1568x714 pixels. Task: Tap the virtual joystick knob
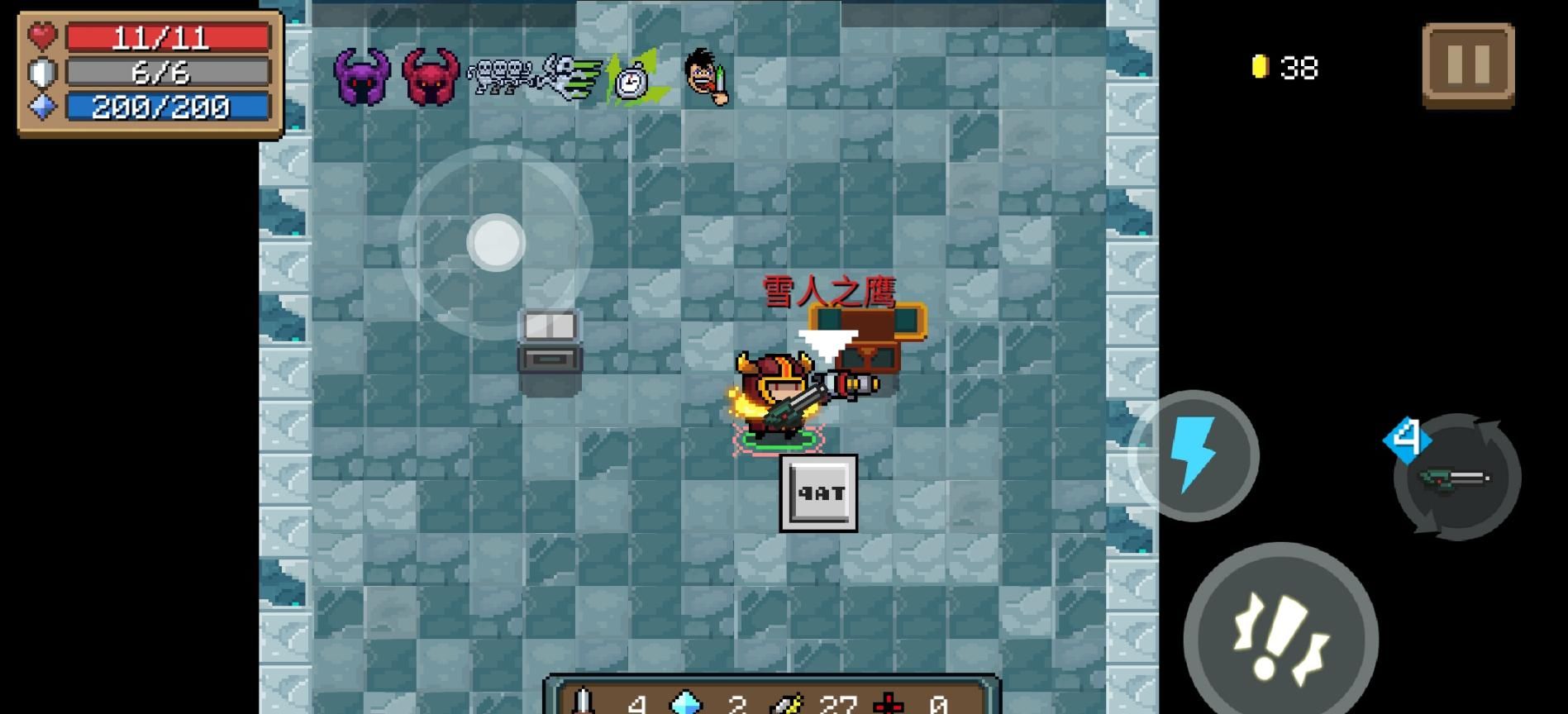496,243
